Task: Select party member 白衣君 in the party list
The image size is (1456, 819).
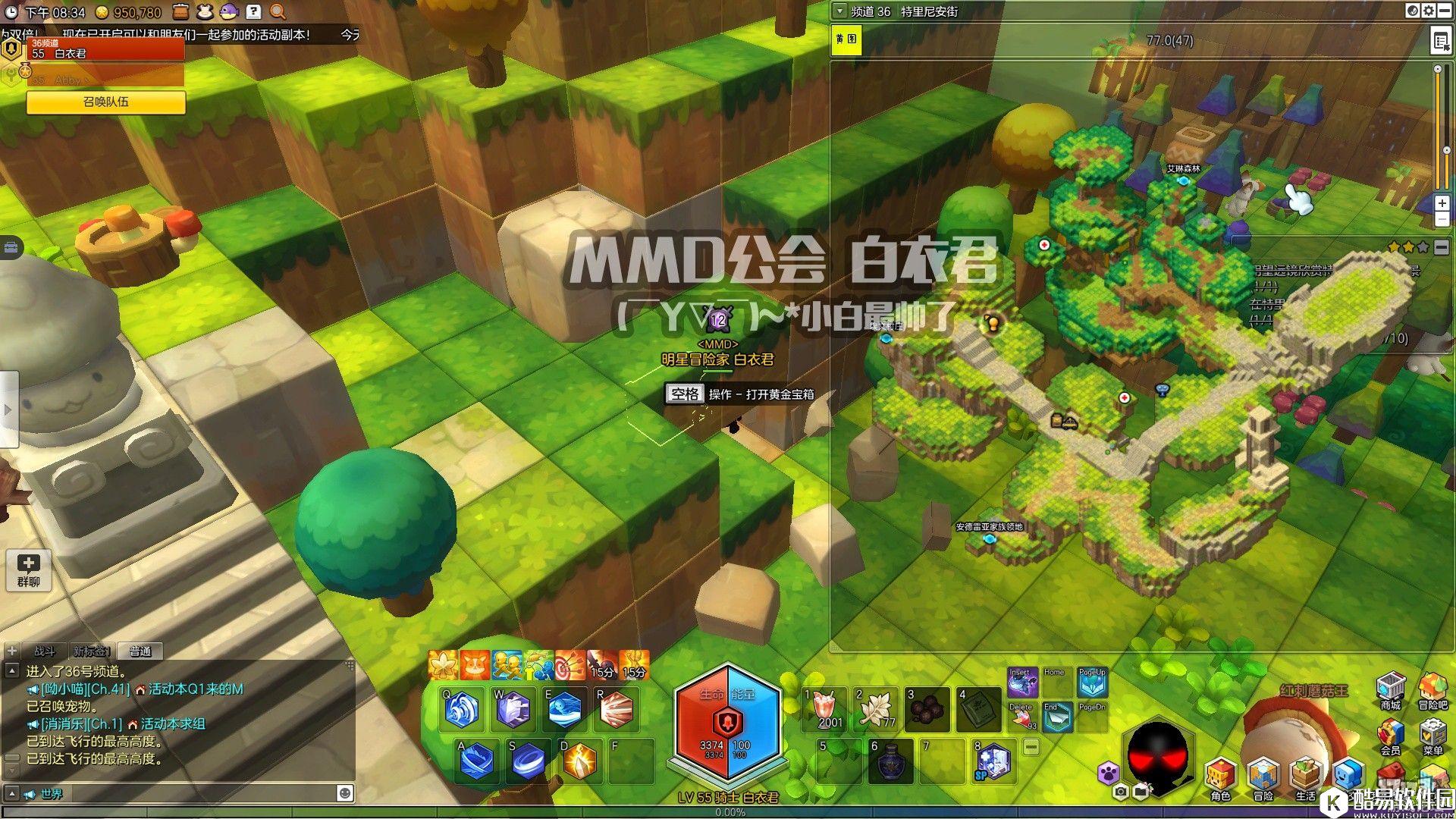Action: click(x=106, y=50)
